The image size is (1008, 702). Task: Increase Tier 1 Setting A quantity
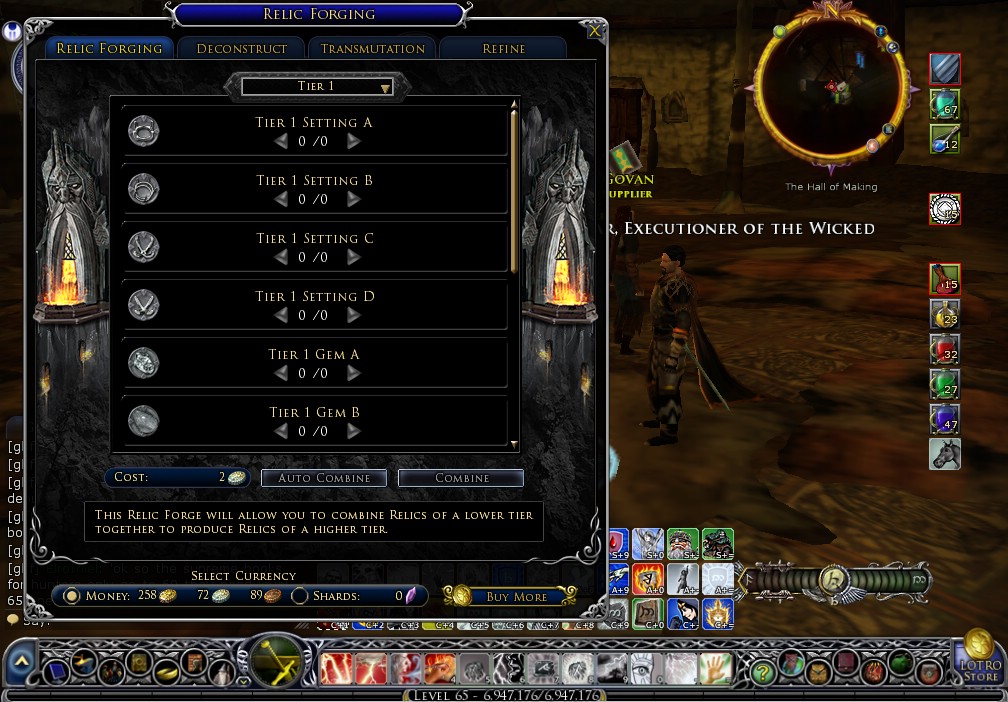(x=353, y=142)
